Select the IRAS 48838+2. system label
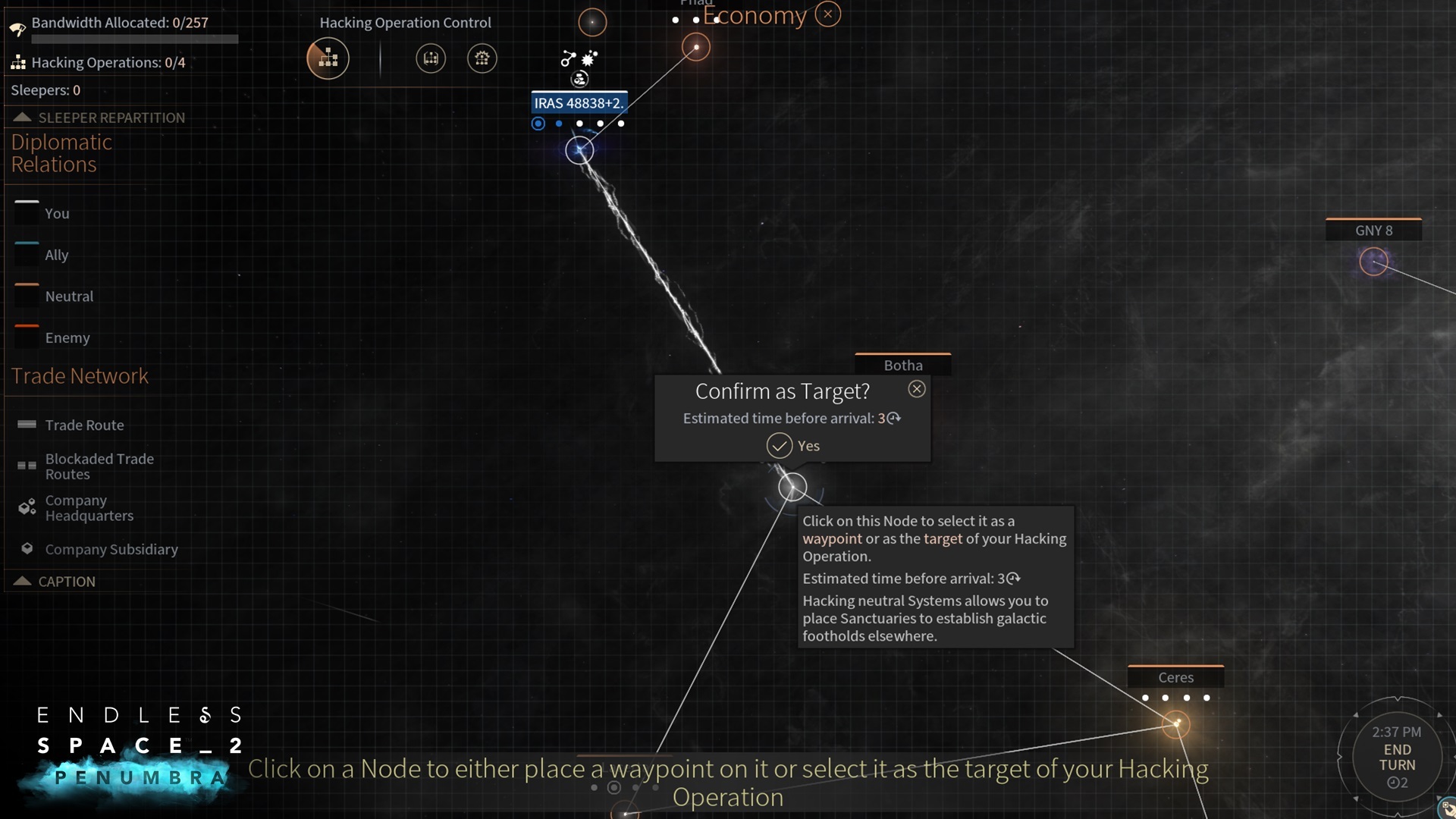 (x=579, y=103)
